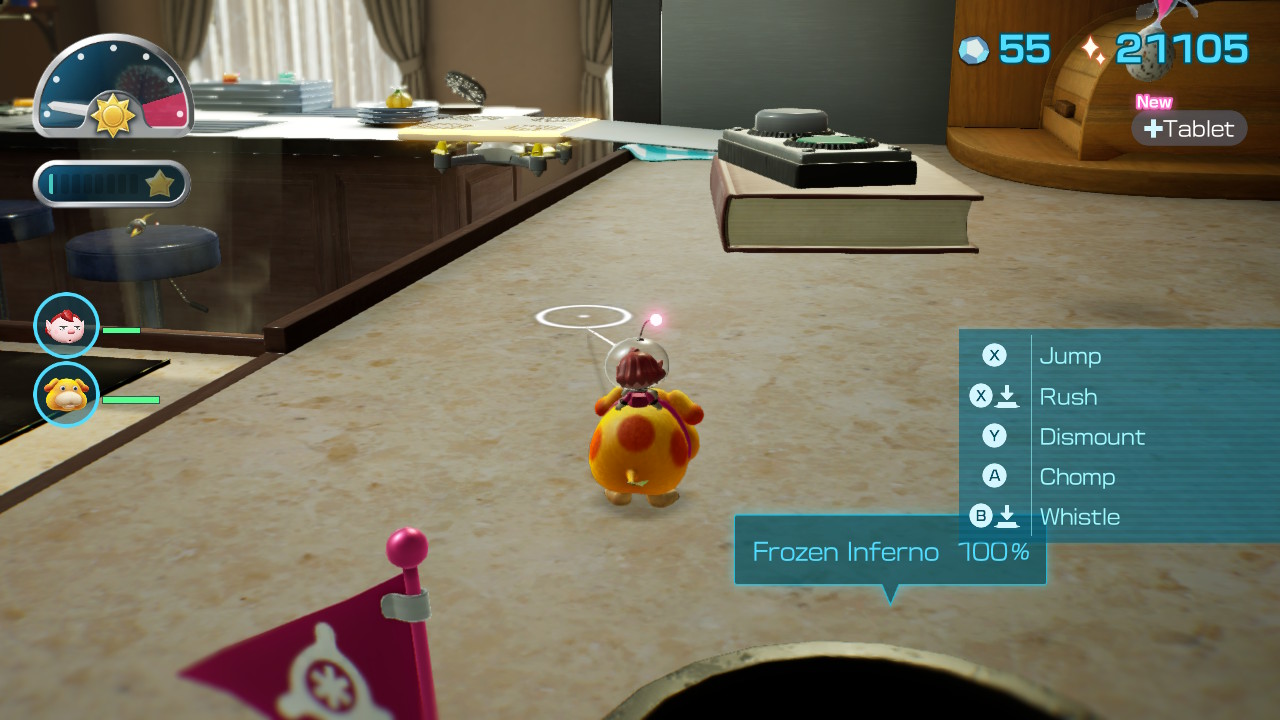
Task: Select the Y Dismount action icon
Action: [x=993, y=436]
